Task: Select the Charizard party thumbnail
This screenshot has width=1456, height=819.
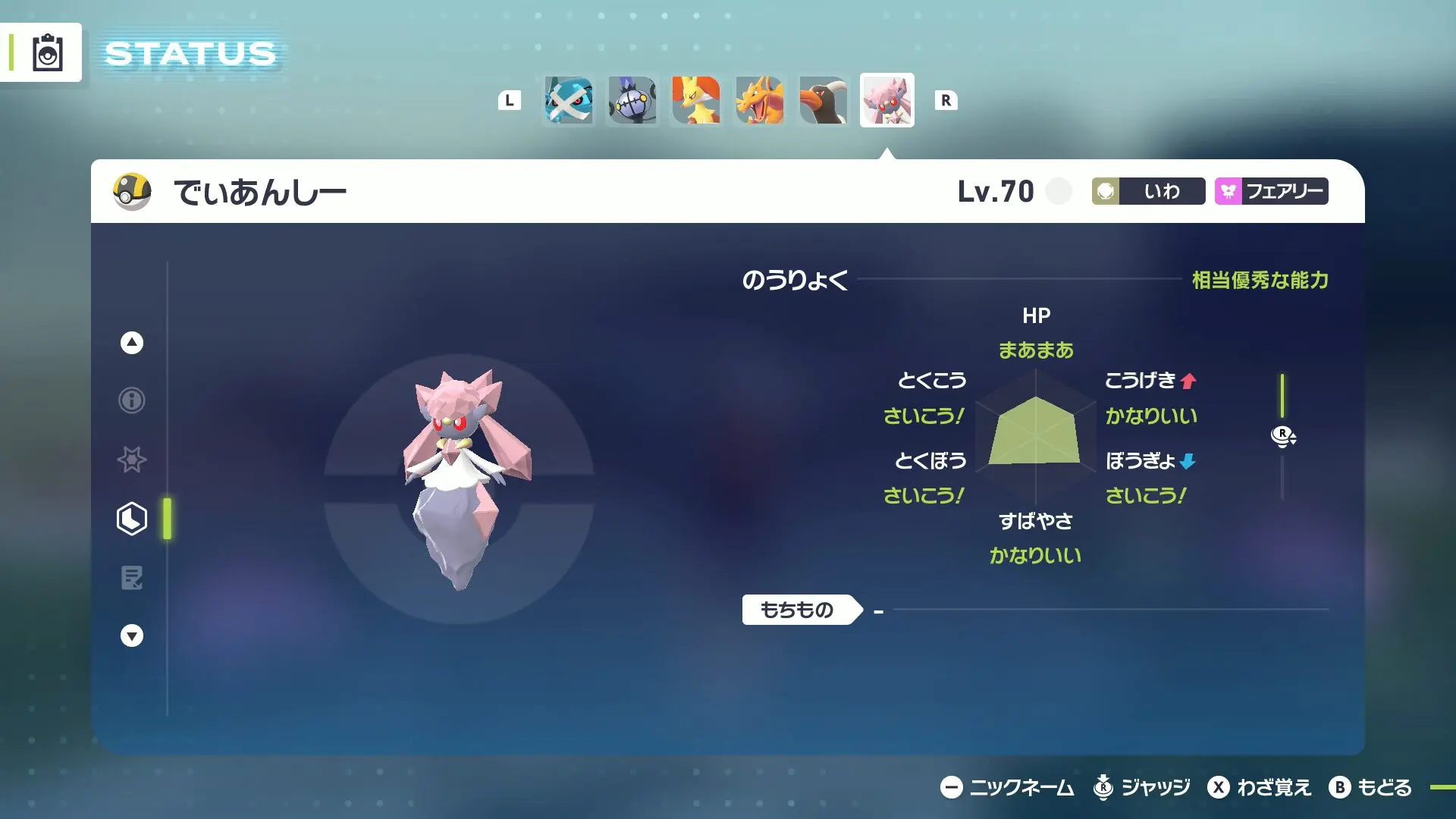Action: 760,101
